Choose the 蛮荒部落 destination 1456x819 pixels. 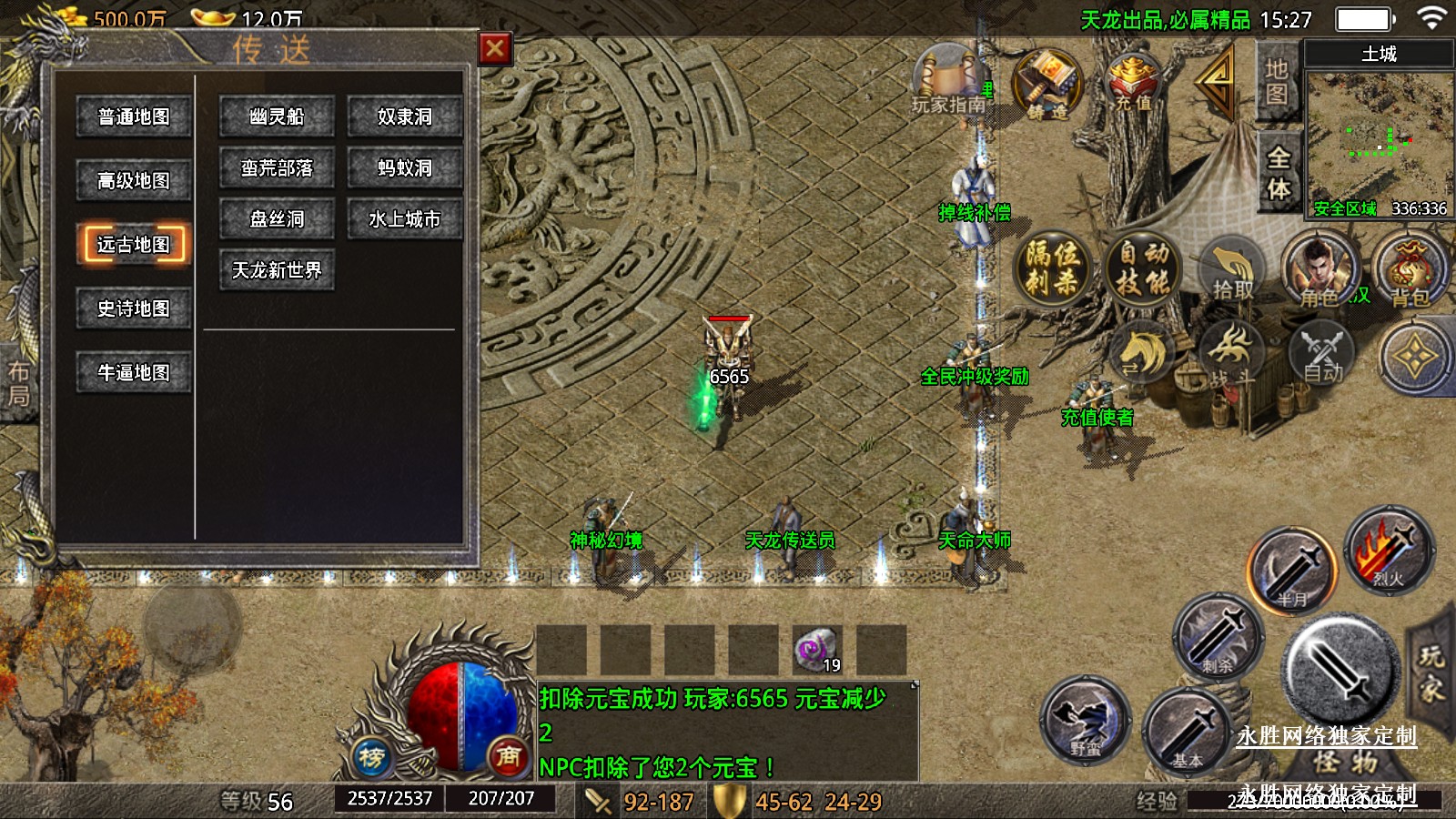pos(277,168)
